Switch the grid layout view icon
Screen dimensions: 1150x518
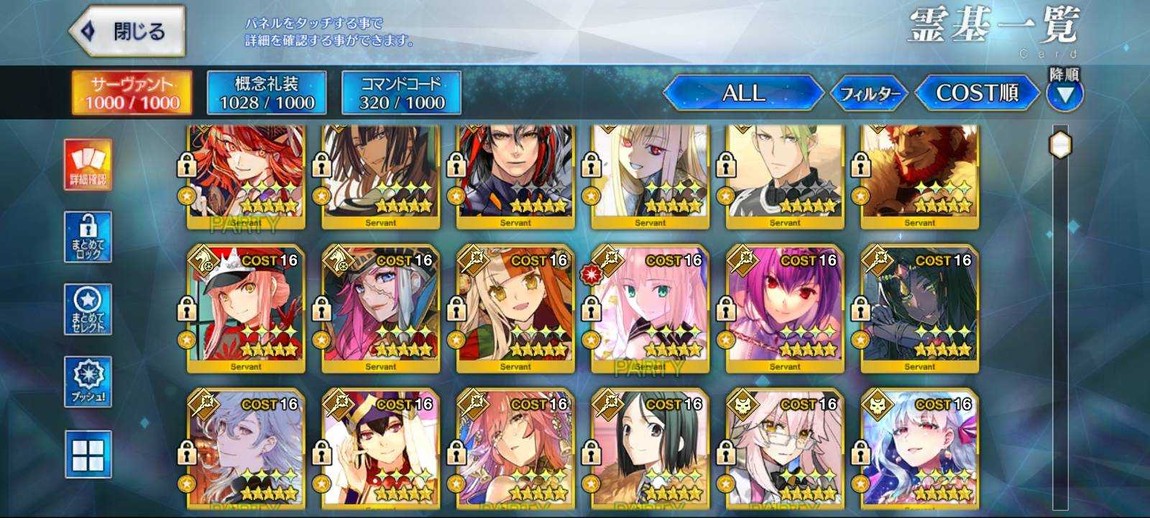point(88,453)
